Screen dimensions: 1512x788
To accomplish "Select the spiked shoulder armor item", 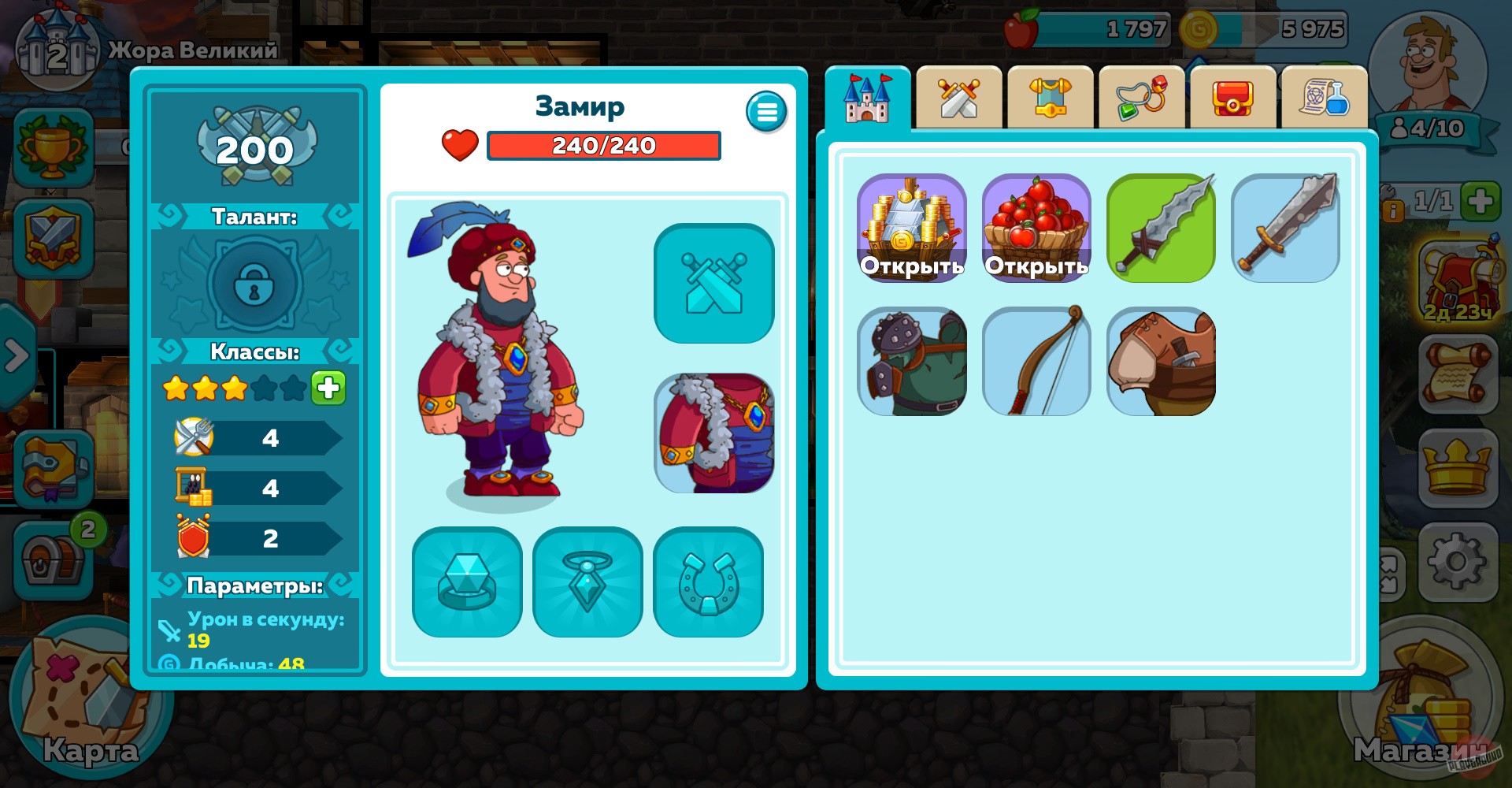I will coord(912,362).
